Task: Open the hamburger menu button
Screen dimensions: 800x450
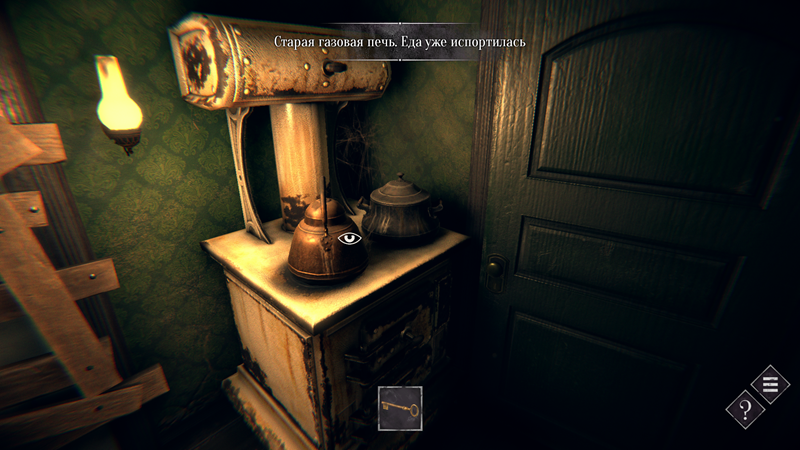Action: pyautogui.click(x=770, y=384)
